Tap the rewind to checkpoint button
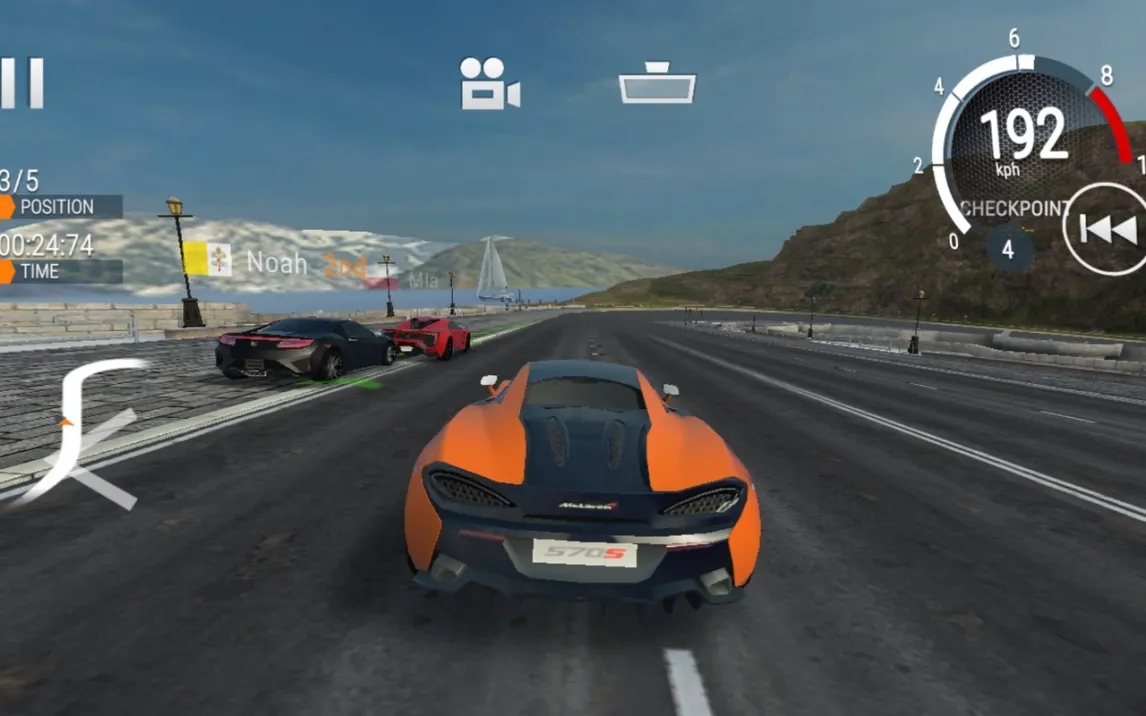 click(1106, 231)
